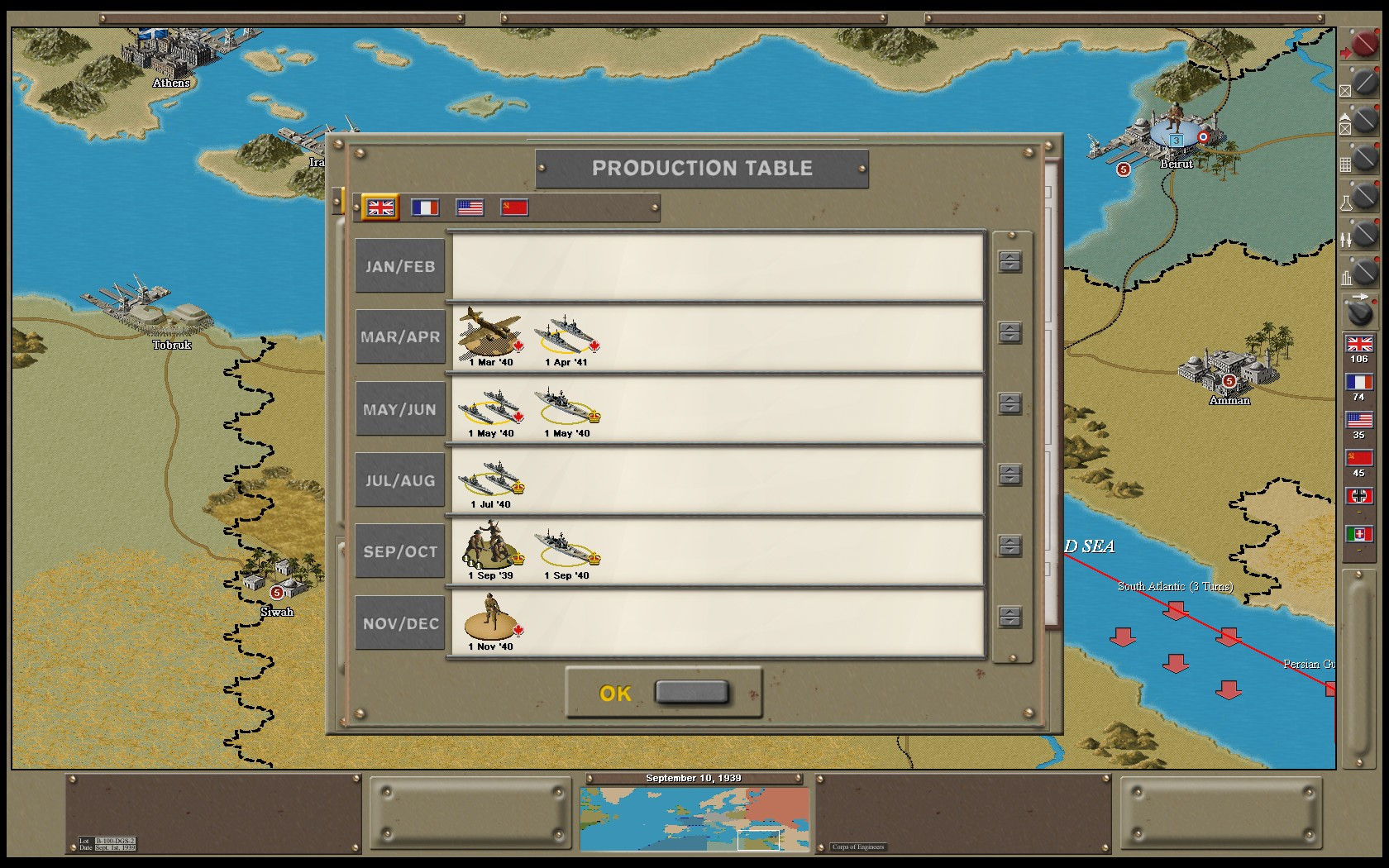Click the bomber icon dated 1 Mar '40

(x=490, y=331)
